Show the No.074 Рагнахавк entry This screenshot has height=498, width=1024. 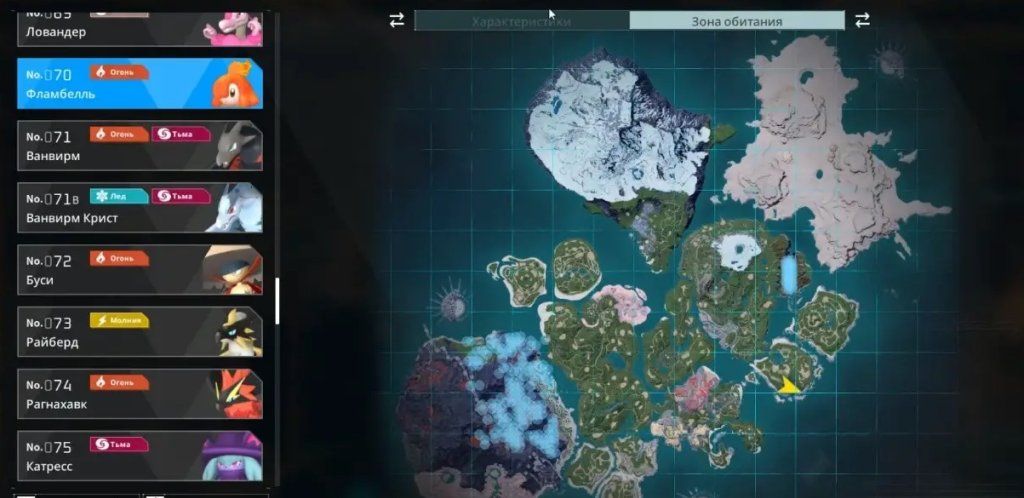[140, 394]
